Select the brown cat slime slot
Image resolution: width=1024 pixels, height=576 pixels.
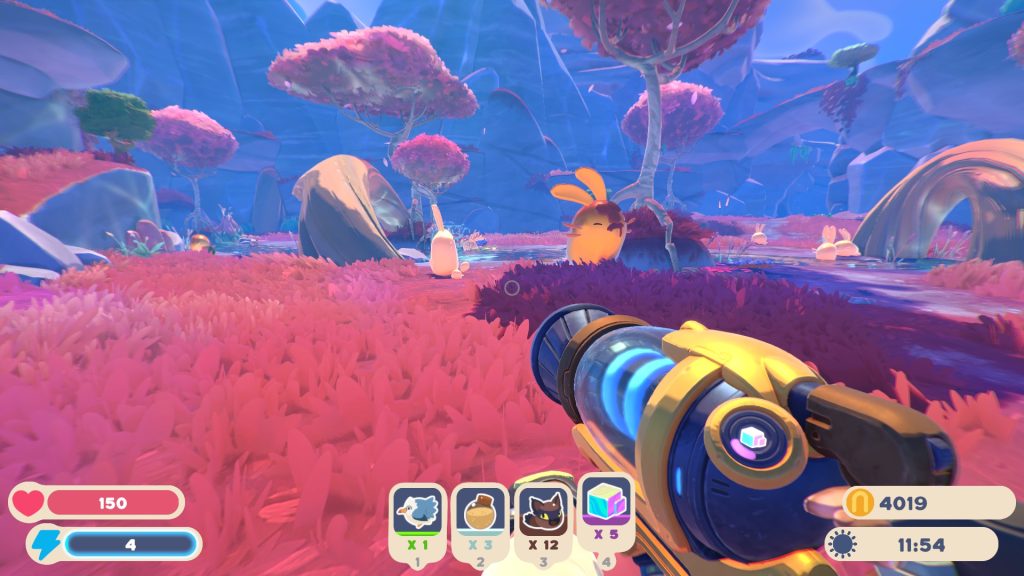tap(543, 511)
